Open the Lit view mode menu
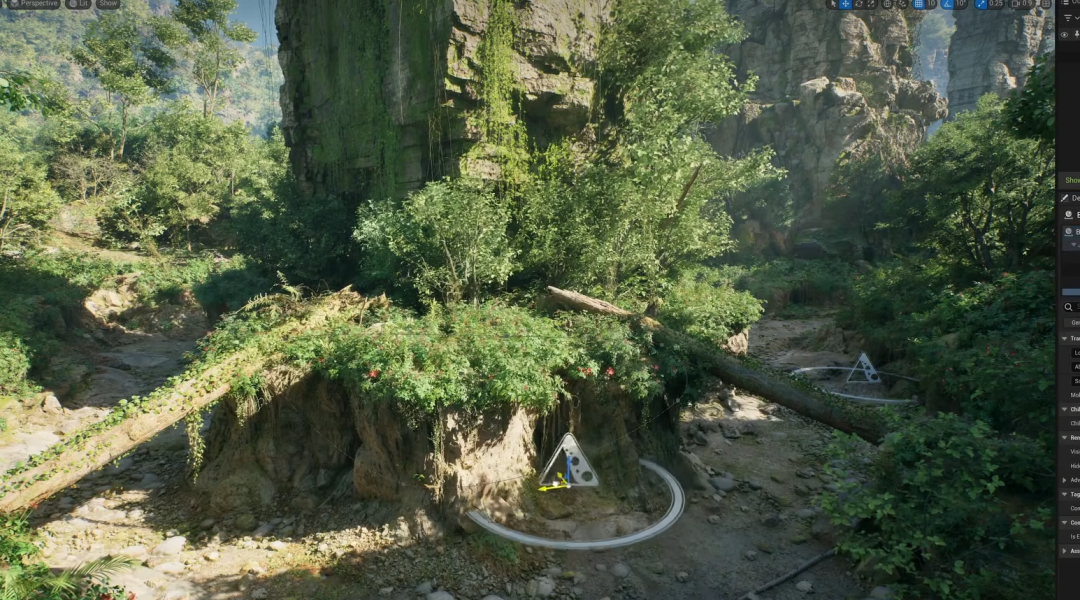 click(x=78, y=4)
